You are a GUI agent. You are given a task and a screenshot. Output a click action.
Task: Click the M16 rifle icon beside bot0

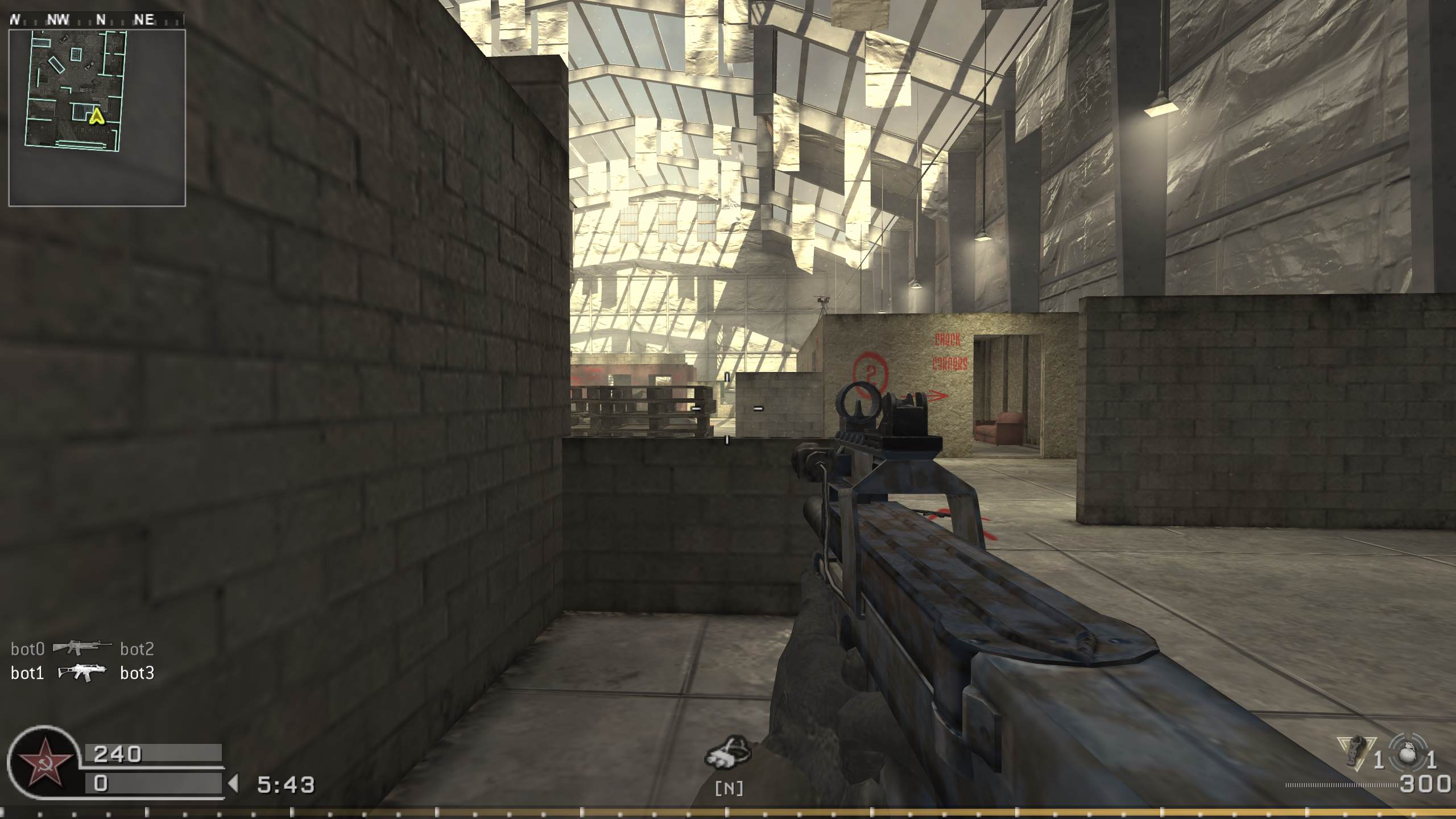84,647
